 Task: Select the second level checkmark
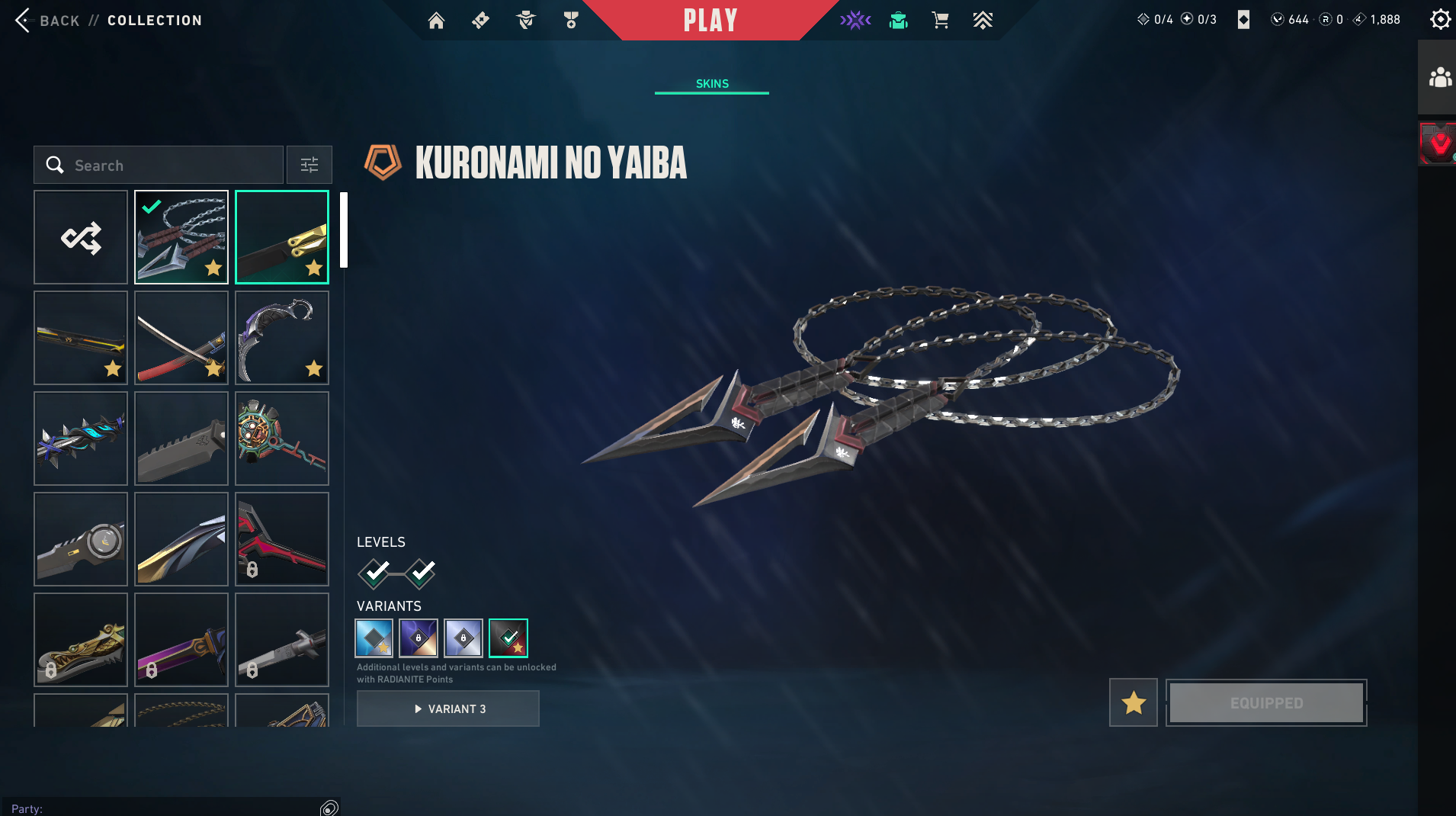421,573
